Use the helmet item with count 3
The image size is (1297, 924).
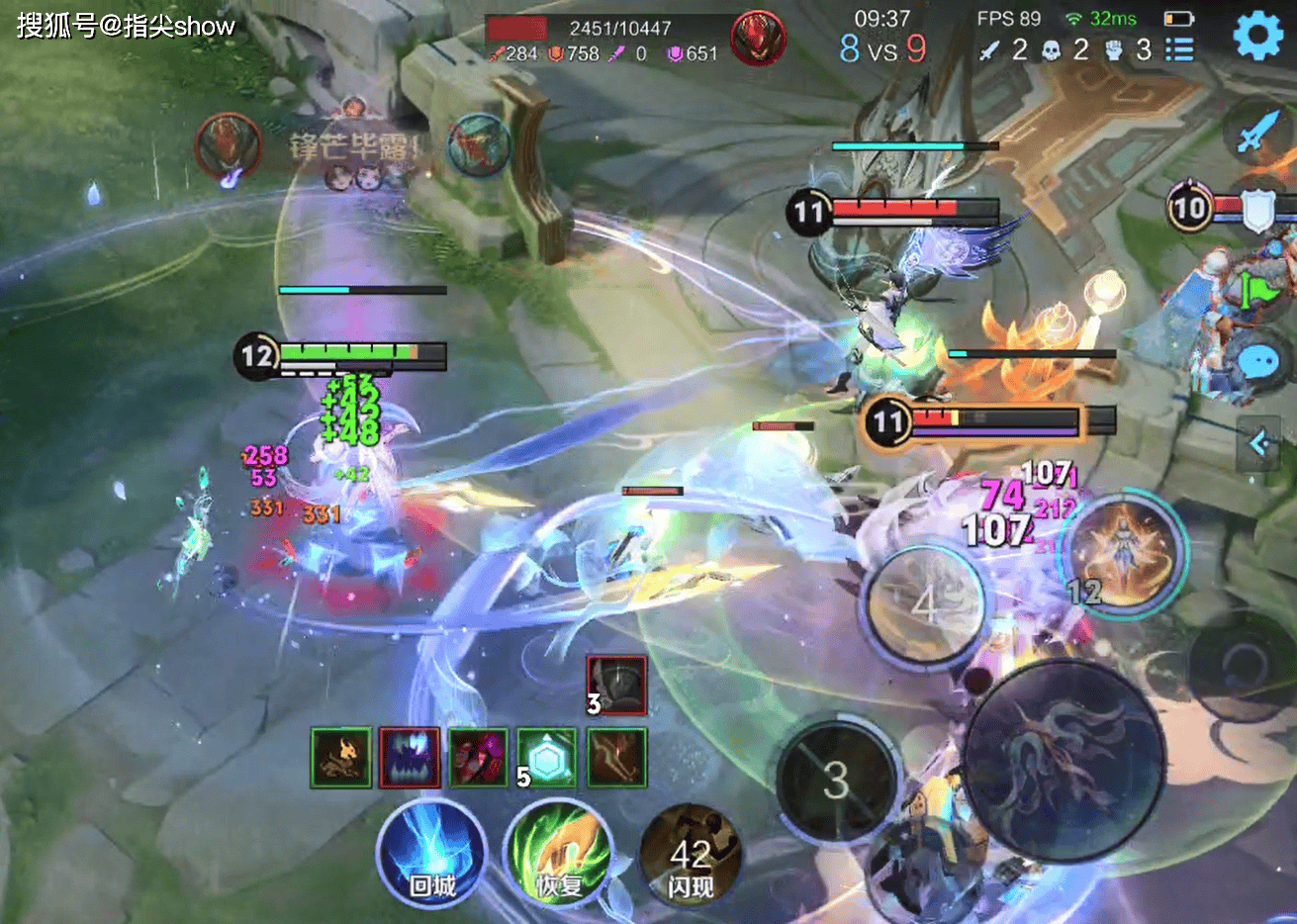[x=616, y=685]
